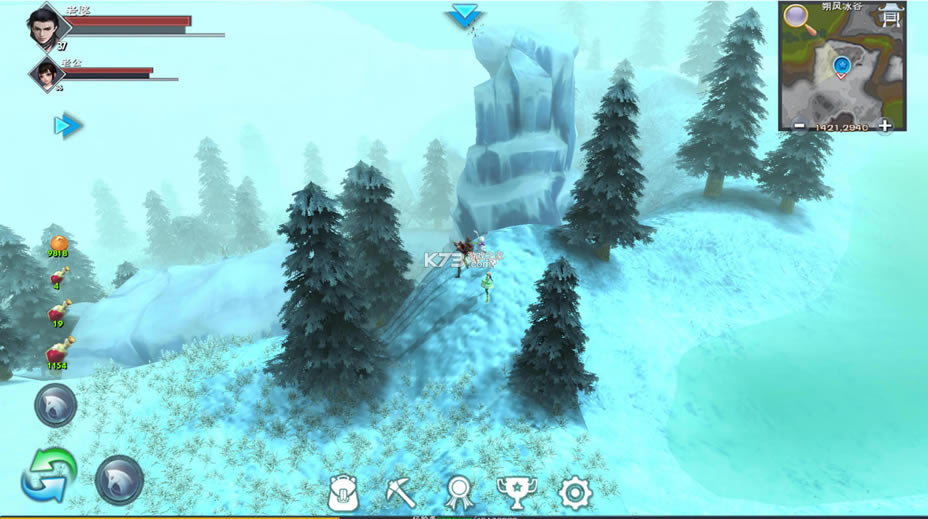Zoom in the minimap with plus button
The height and width of the screenshot is (519, 928).
click(x=885, y=126)
